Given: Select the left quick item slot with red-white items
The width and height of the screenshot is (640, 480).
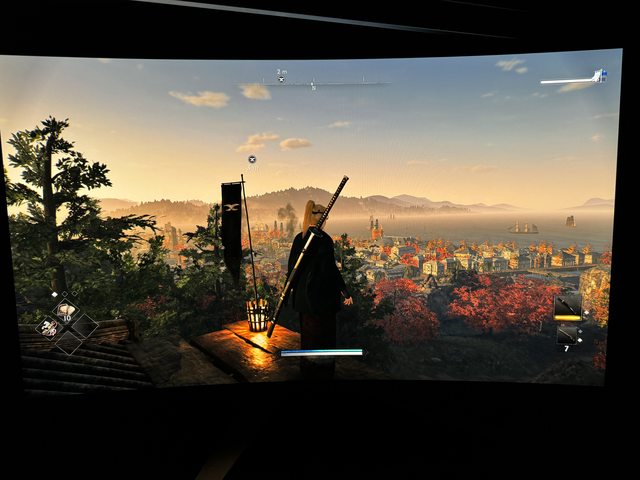Looking at the screenshot, I should 49,327.
